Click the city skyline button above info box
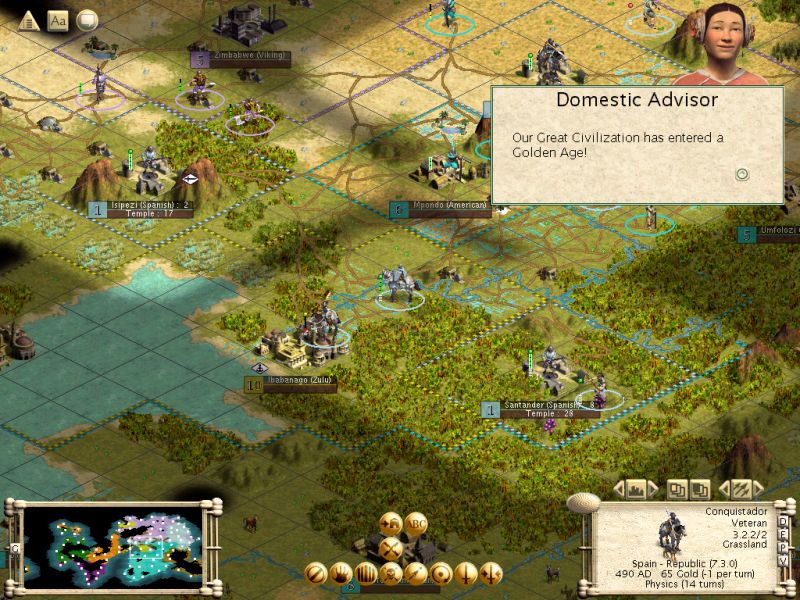The image size is (800, 600). 637,489
